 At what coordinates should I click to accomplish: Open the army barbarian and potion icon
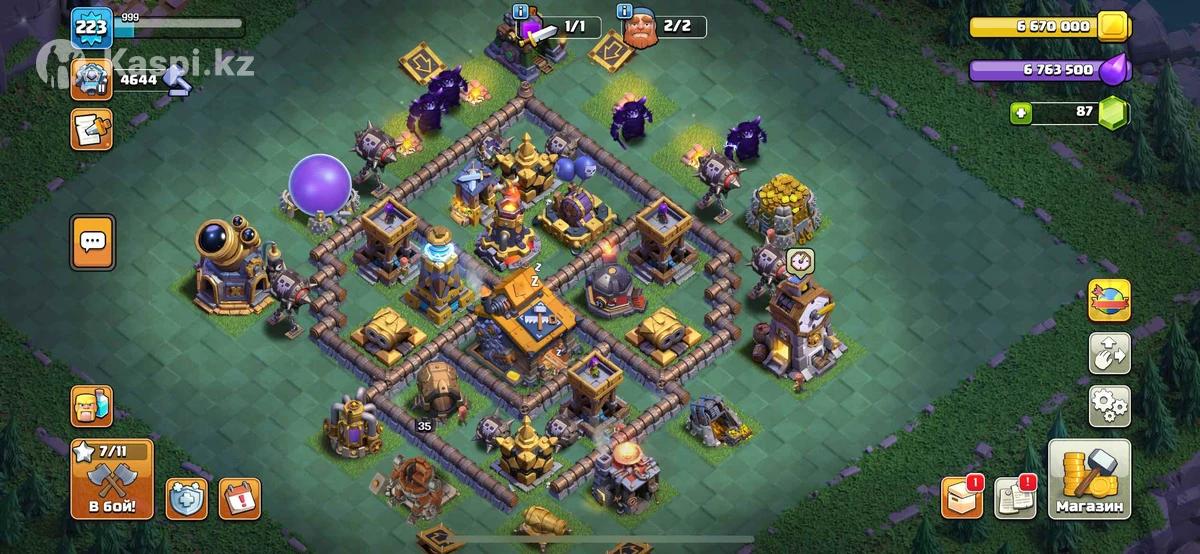(x=92, y=407)
